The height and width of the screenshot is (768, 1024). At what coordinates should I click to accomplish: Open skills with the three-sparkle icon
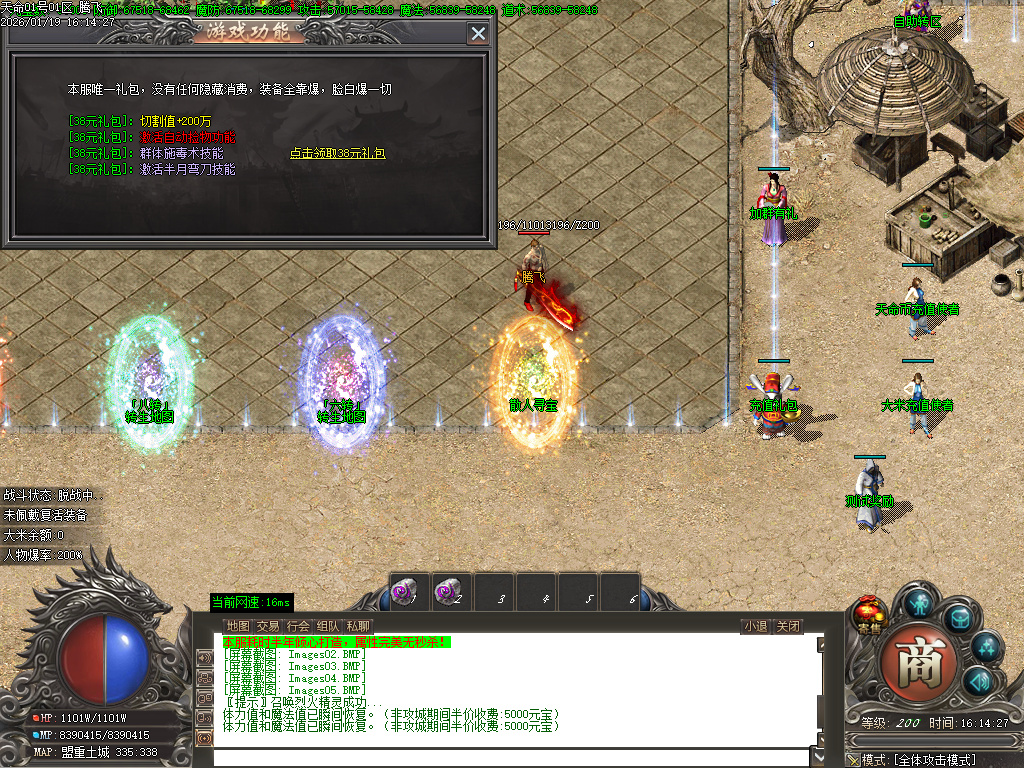coord(986,647)
